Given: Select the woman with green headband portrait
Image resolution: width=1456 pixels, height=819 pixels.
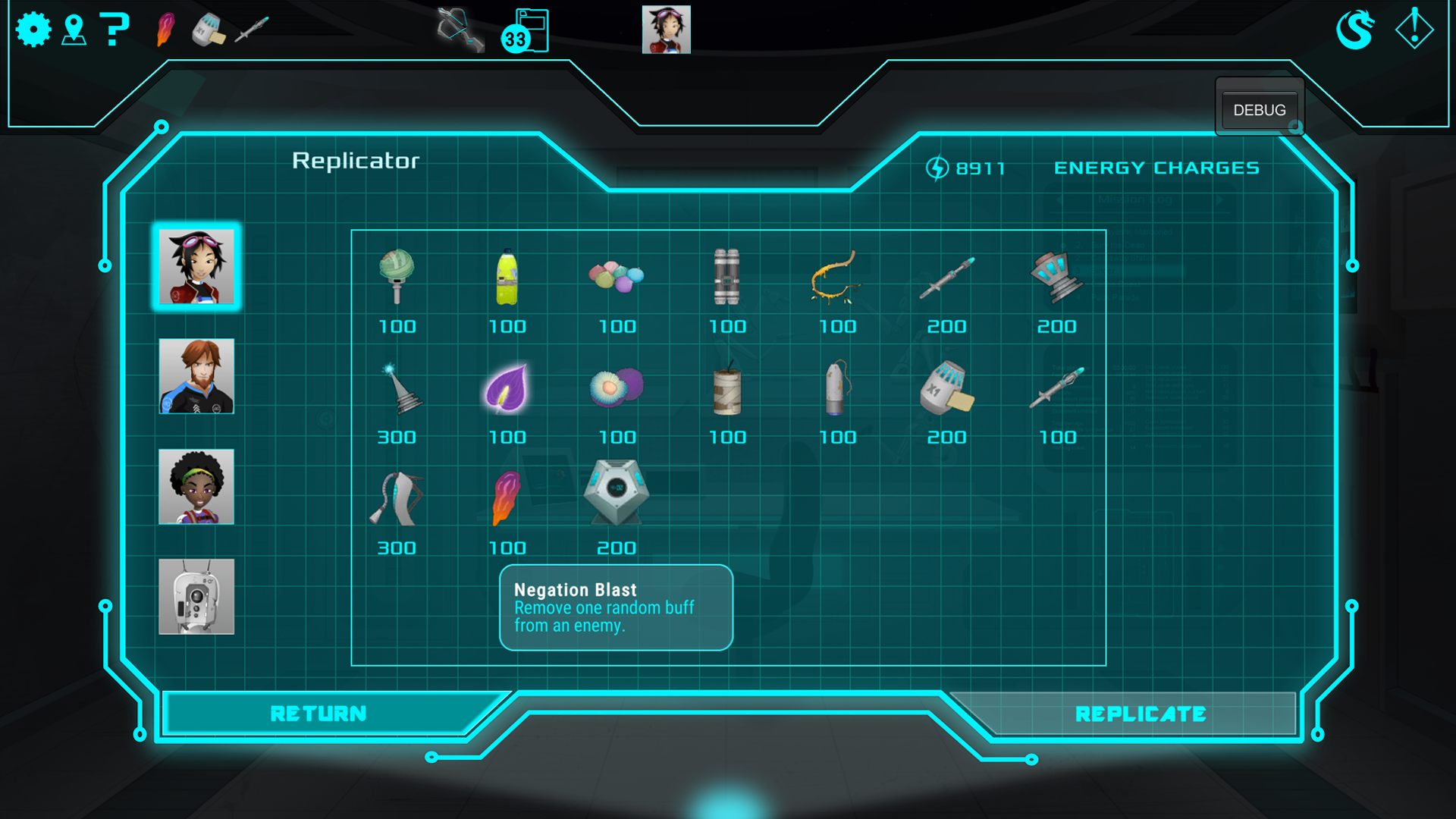Looking at the screenshot, I should 196,487.
